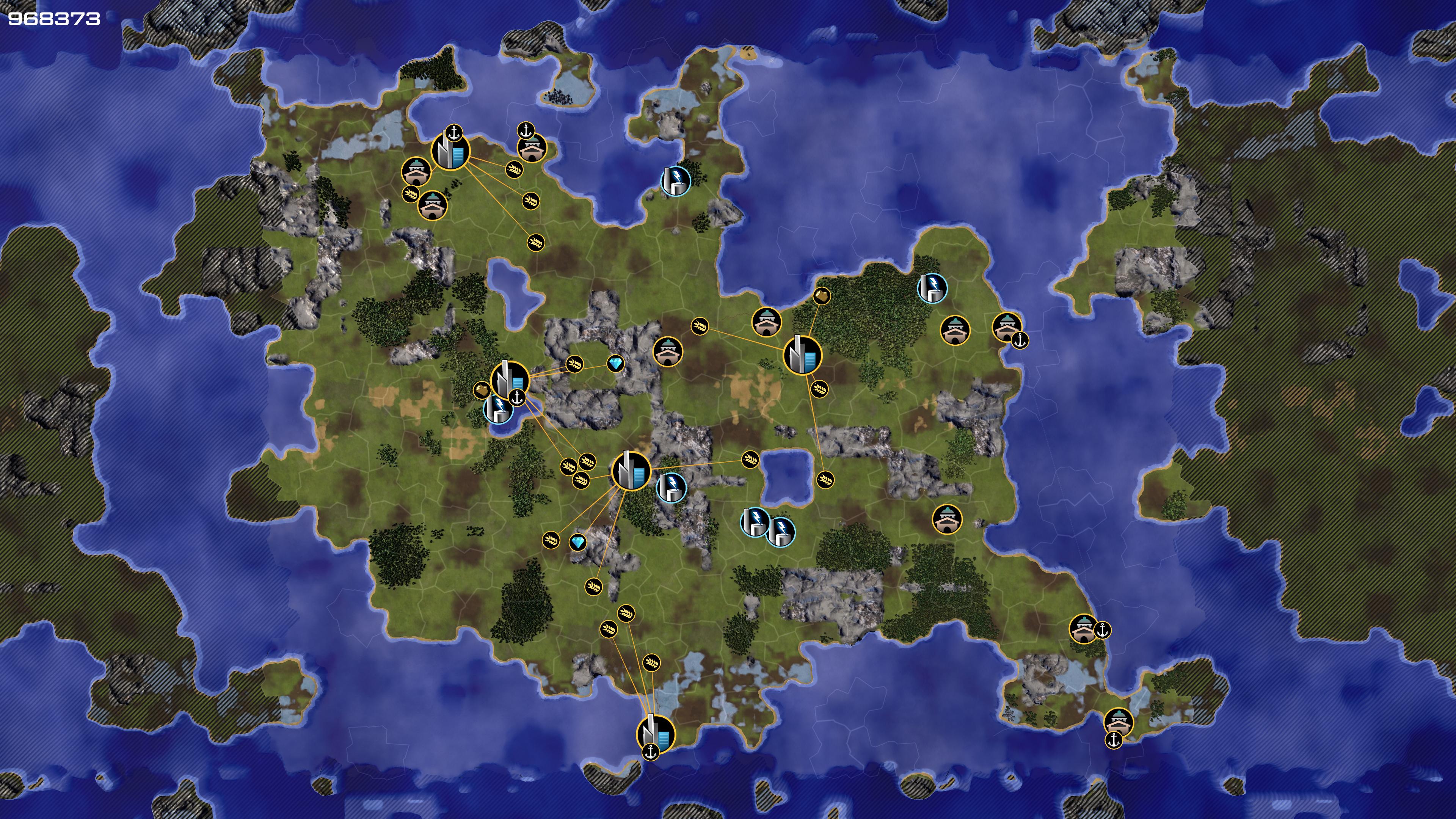Click the eastern city linked to gold
The width and height of the screenshot is (1456, 819).
point(802,355)
